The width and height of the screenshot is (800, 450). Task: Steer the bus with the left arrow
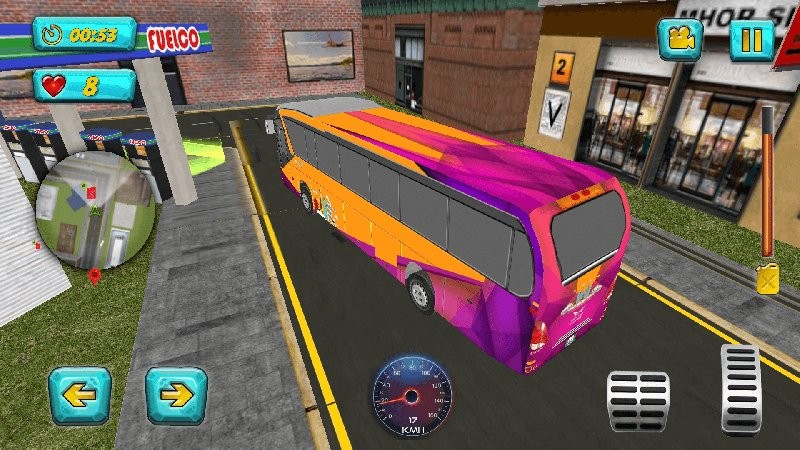coord(80,395)
